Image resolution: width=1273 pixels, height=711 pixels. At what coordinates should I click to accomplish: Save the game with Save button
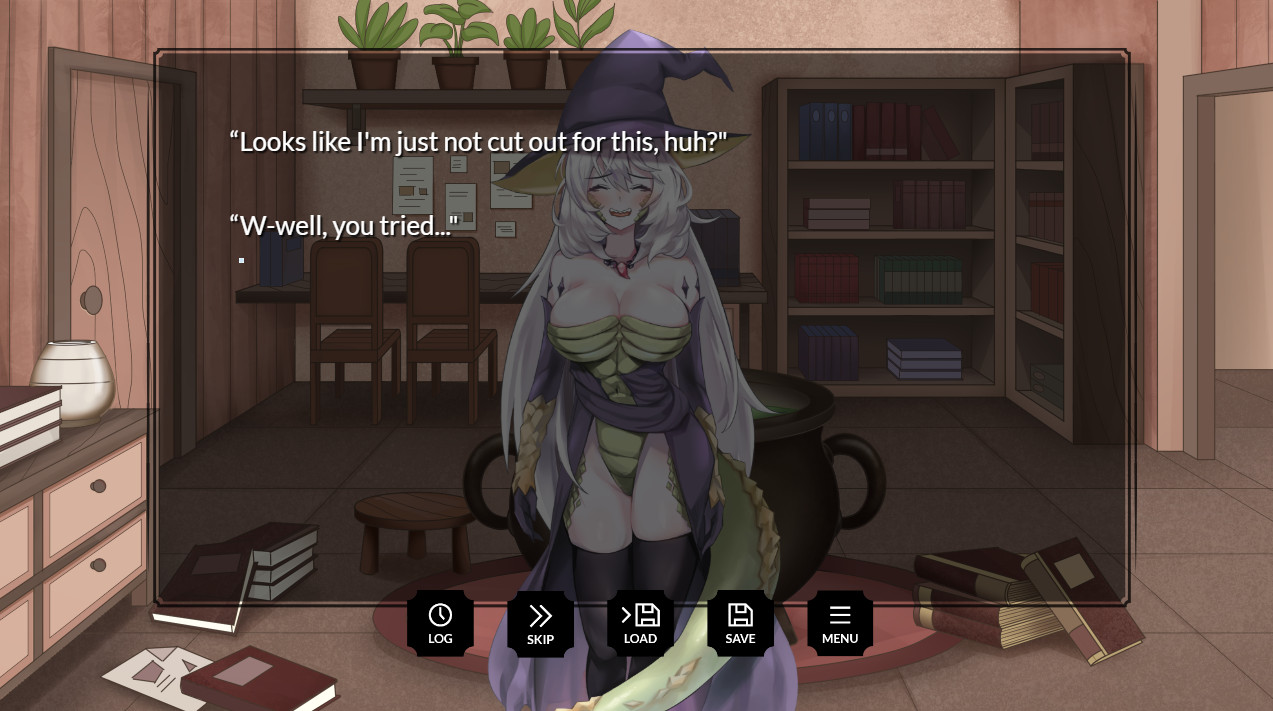740,623
